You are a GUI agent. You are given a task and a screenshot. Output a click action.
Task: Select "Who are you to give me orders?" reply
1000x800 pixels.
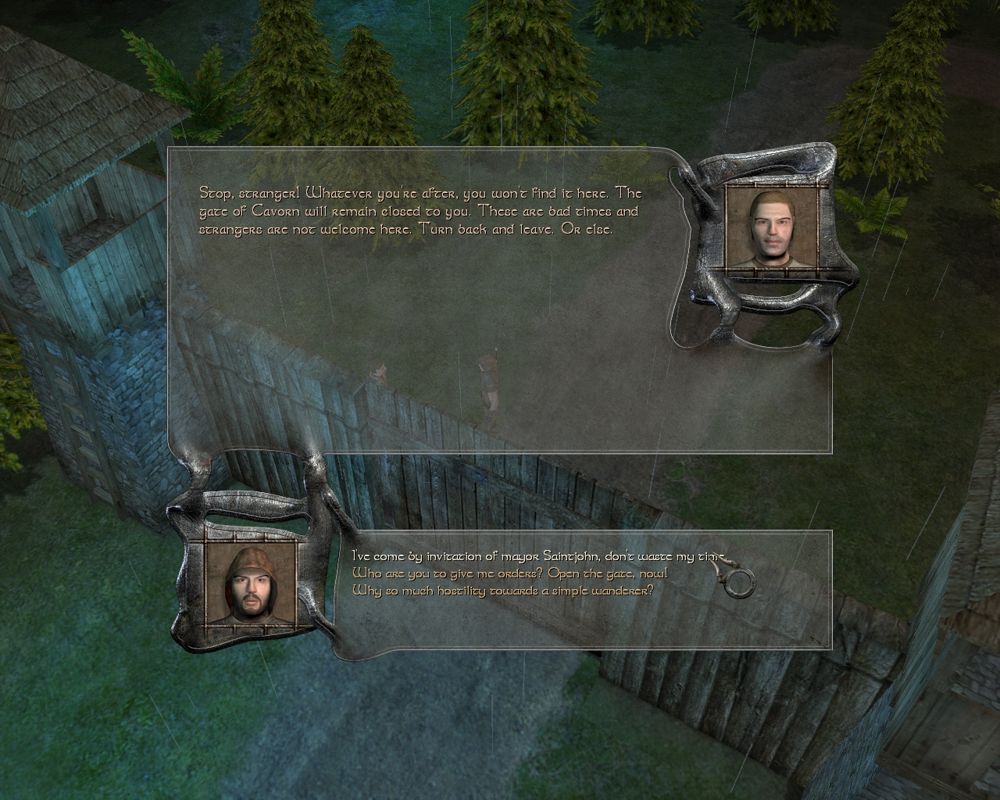click(x=510, y=573)
